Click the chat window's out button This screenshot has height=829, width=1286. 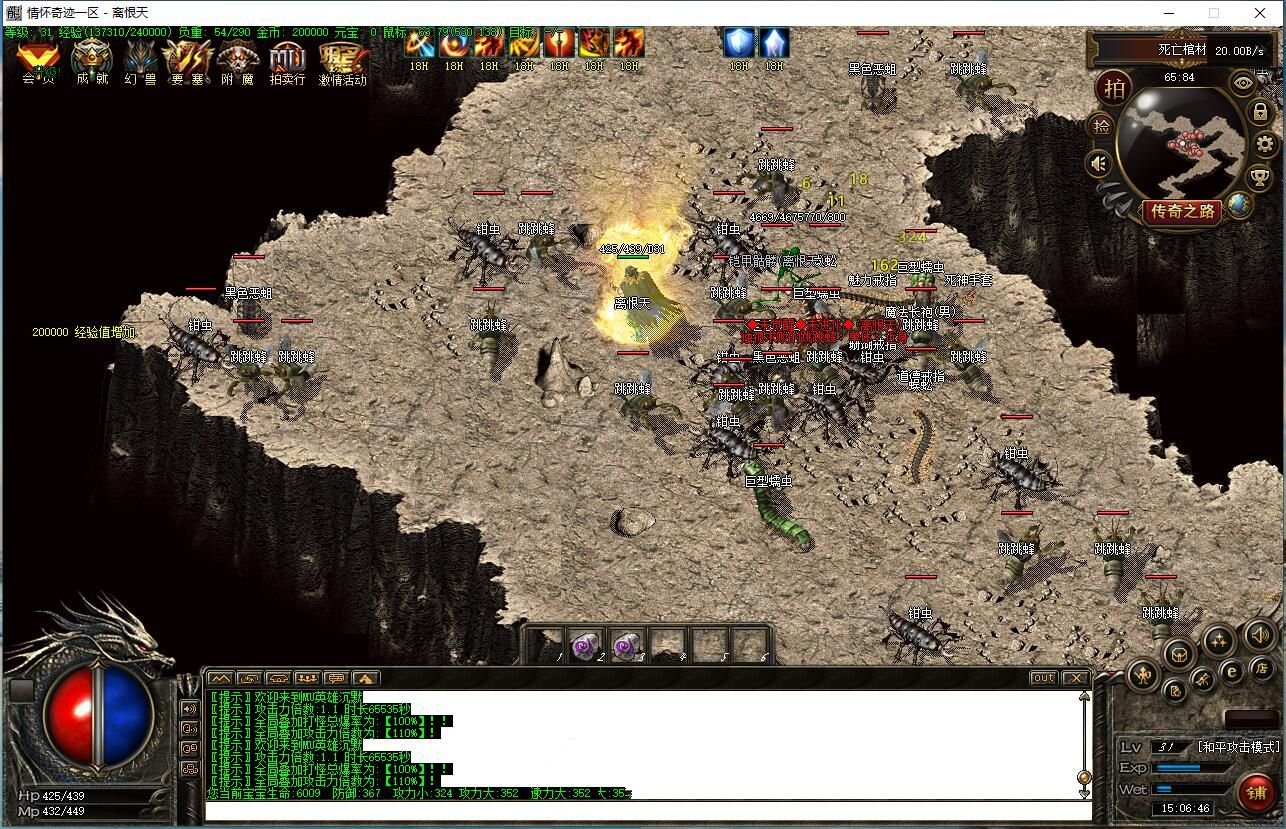point(1043,678)
